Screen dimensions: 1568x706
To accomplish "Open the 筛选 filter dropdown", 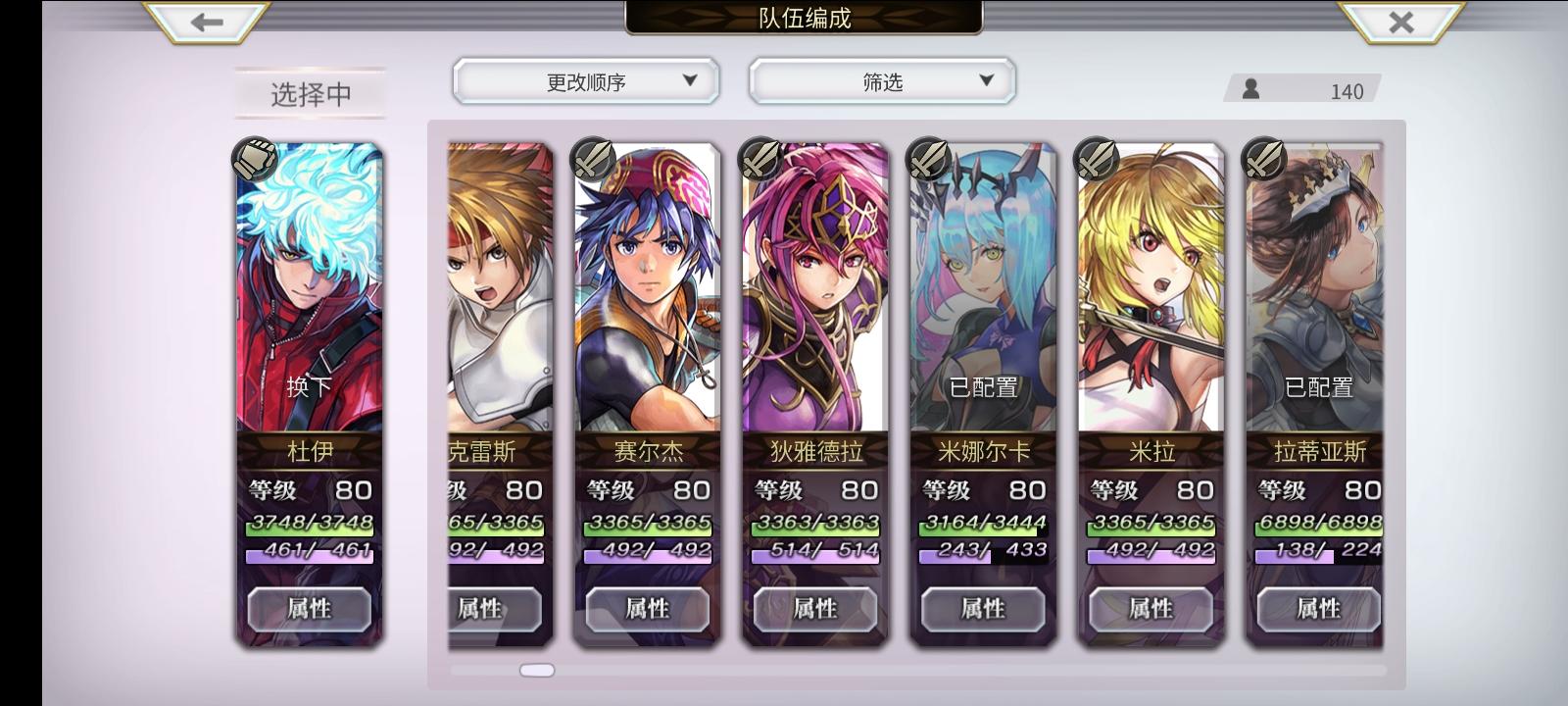I will coord(881,81).
